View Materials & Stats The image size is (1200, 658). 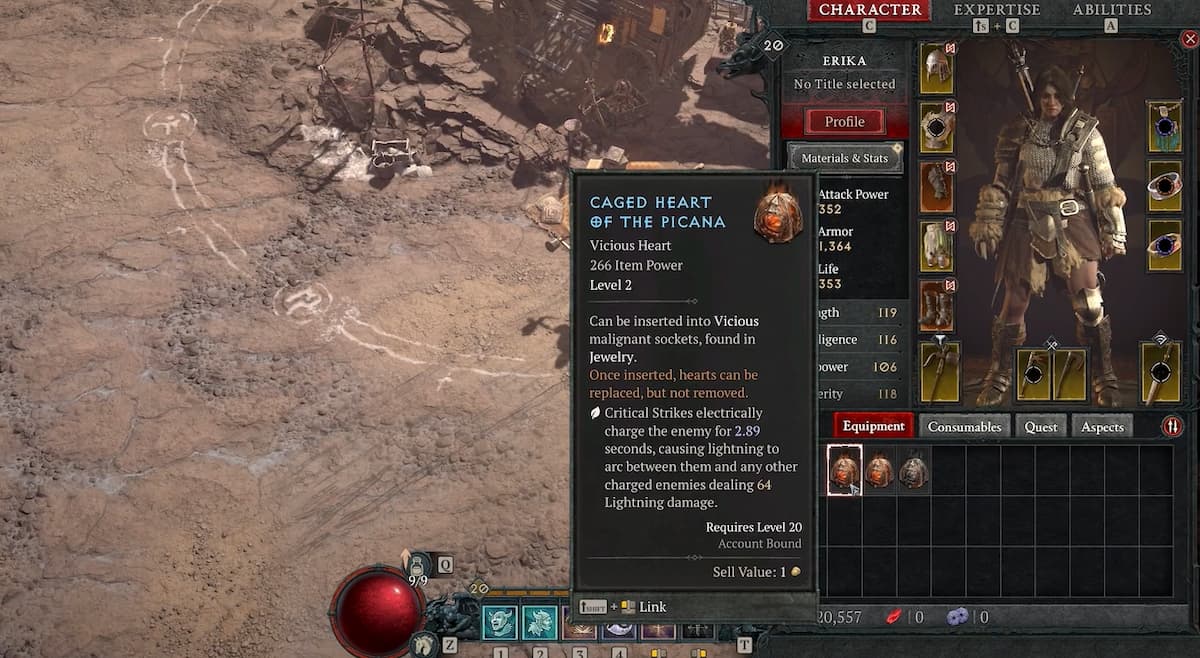[x=844, y=158]
